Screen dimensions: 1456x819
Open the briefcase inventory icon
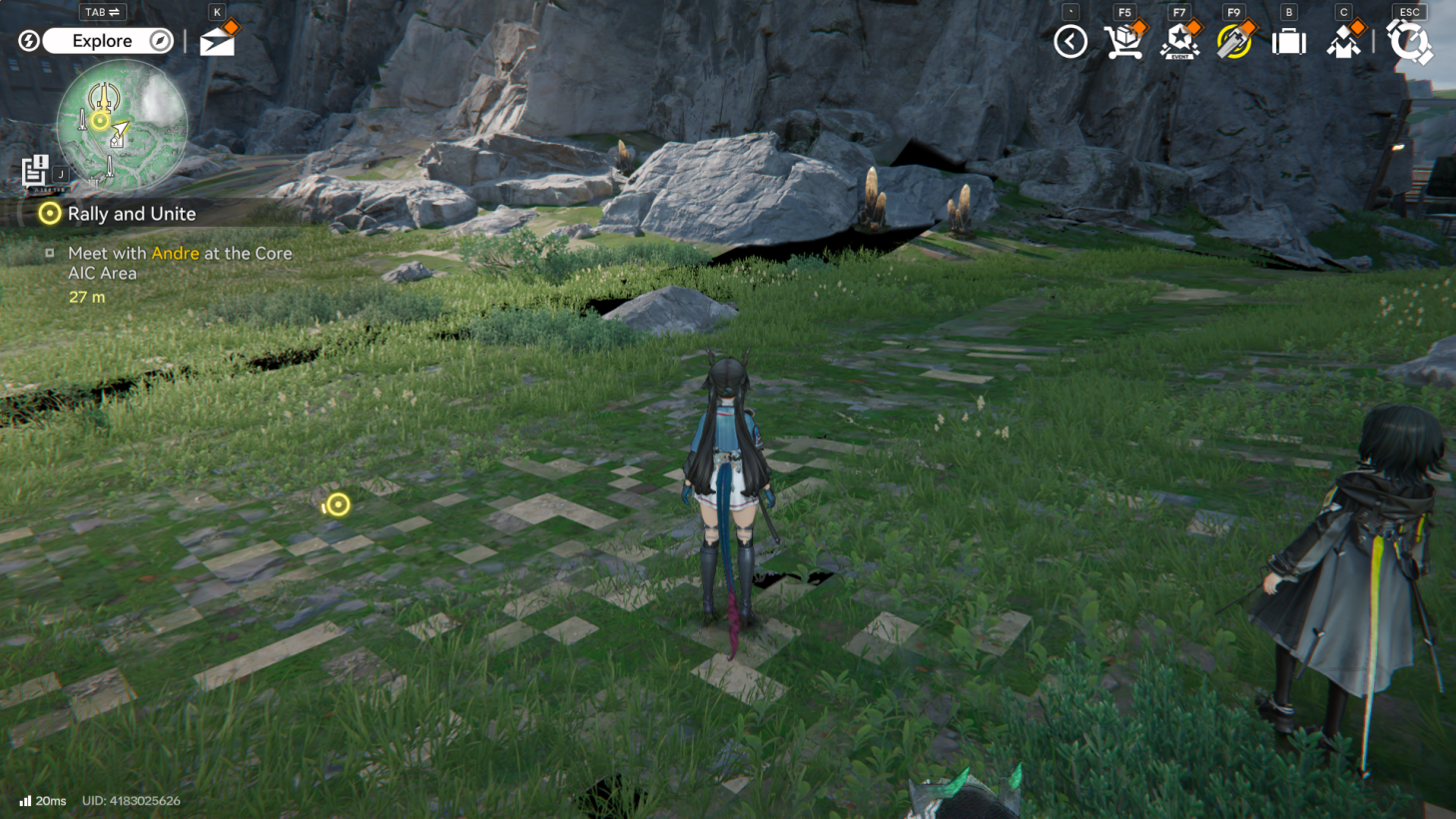(x=1289, y=42)
